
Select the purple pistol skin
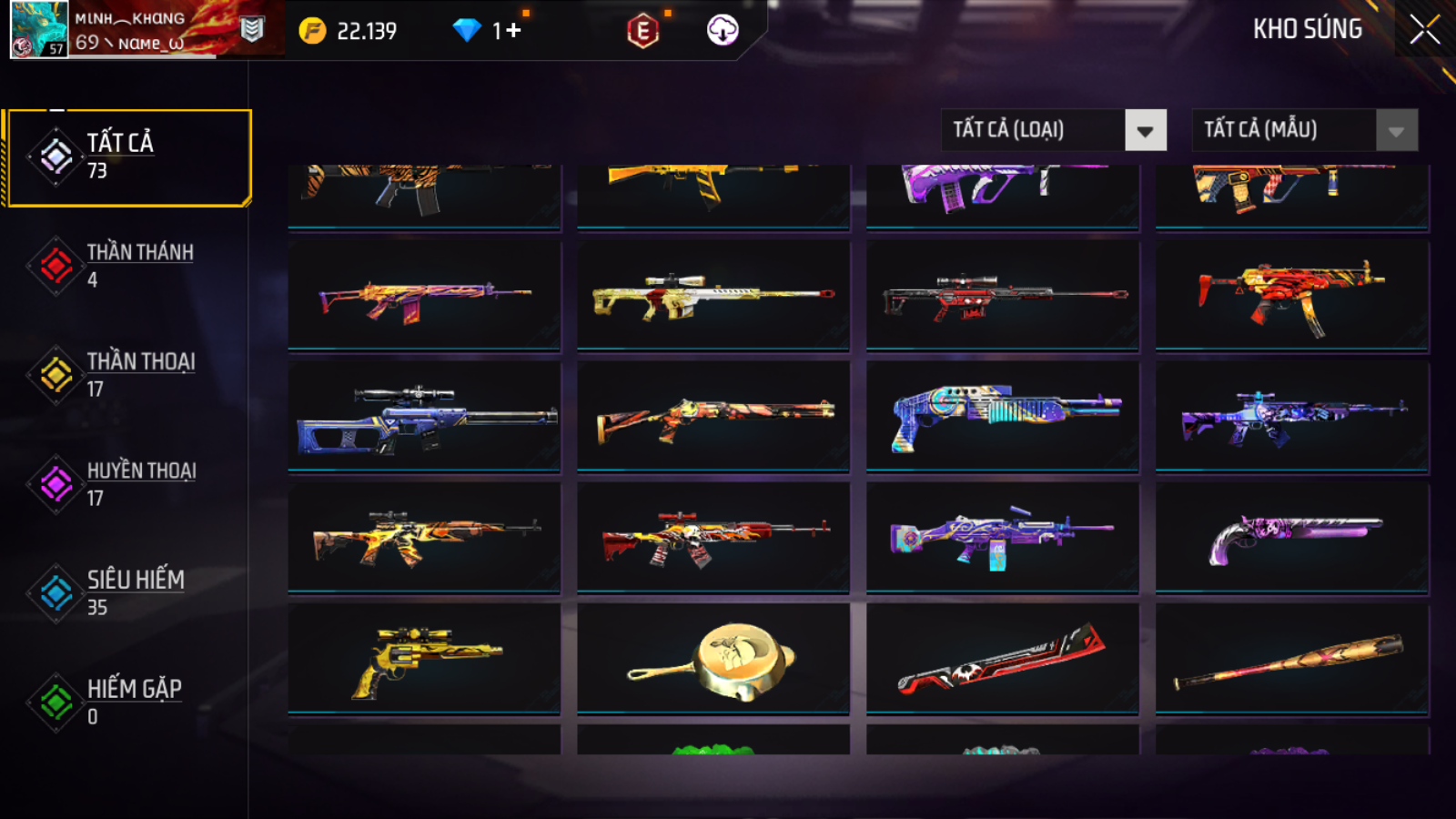pos(1291,537)
